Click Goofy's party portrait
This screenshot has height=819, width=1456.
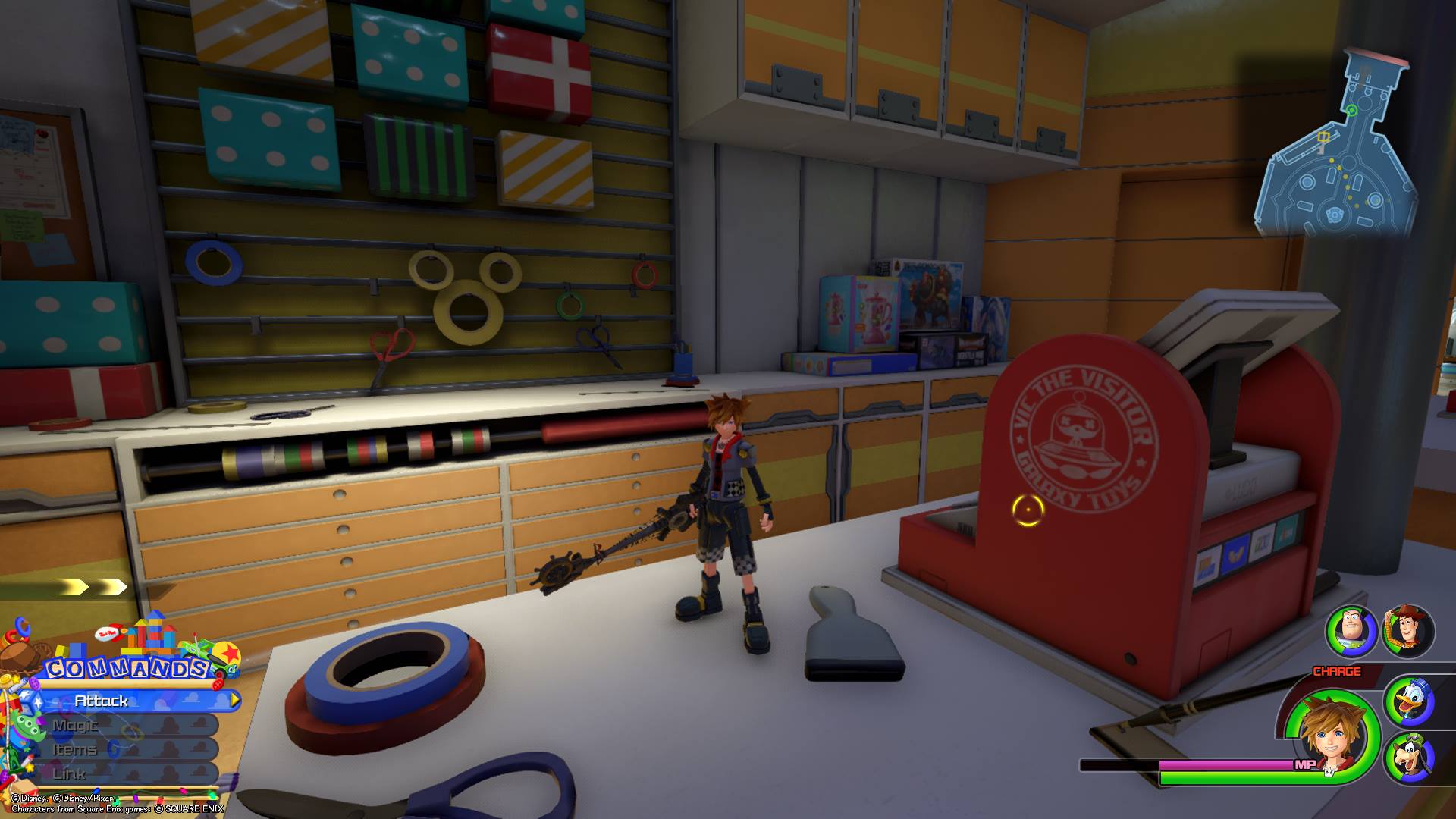[x=1410, y=758]
